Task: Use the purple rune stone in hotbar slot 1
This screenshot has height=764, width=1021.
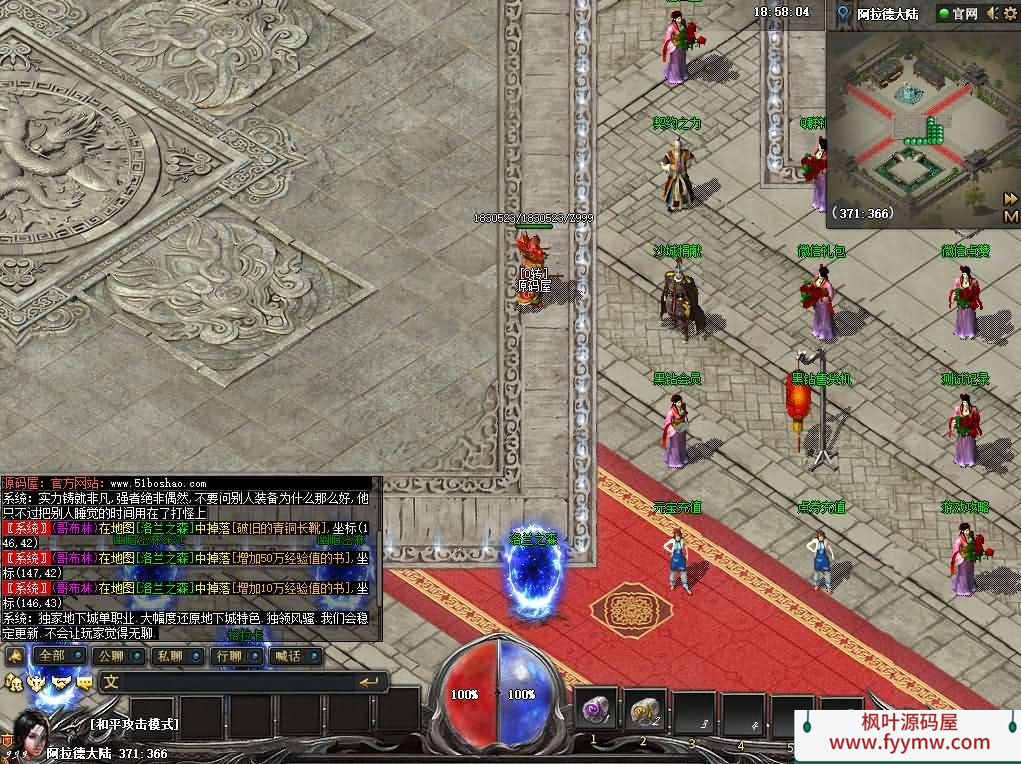Action: coord(597,711)
